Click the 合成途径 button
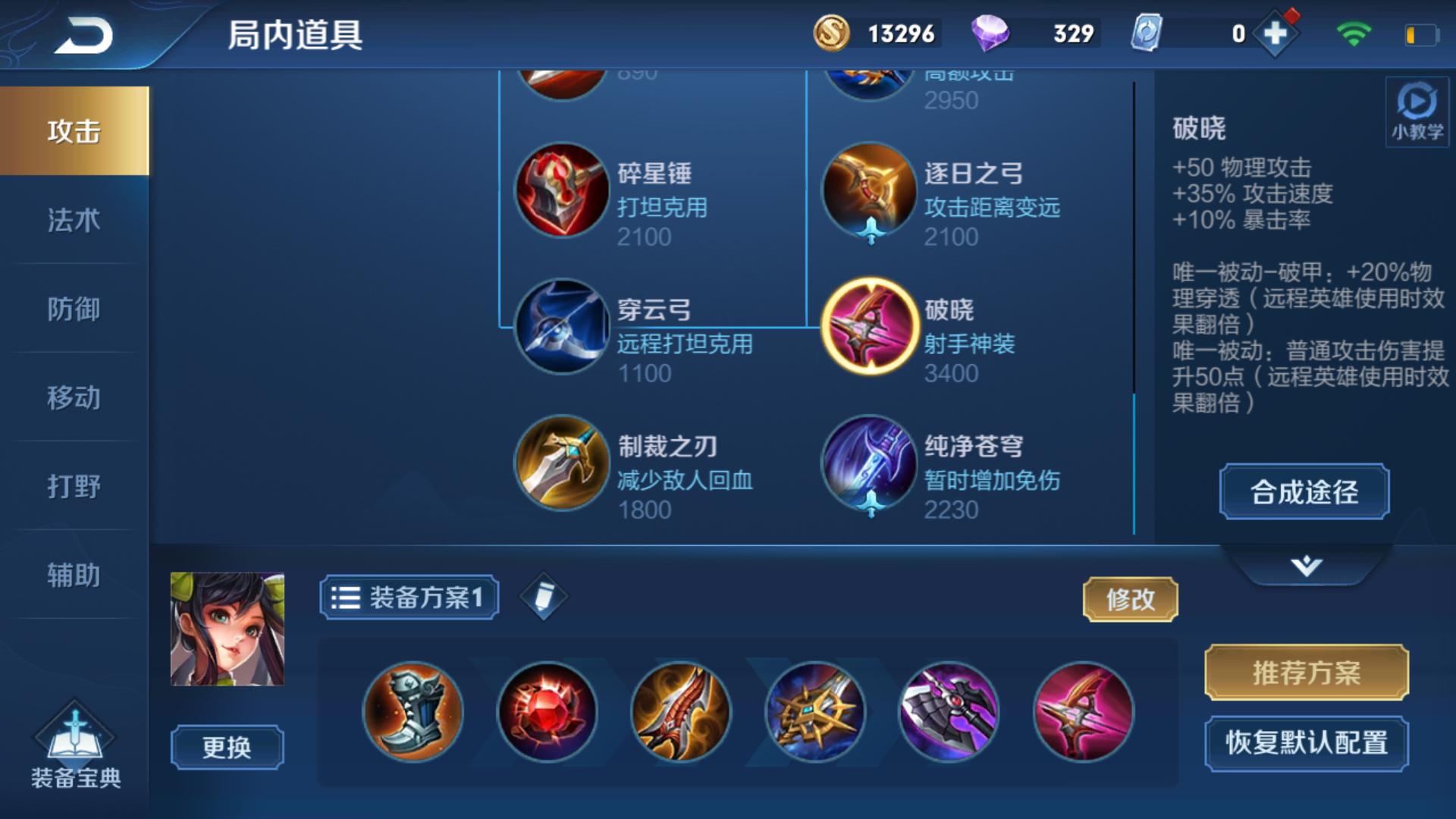This screenshot has width=1456, height=819. [1304, 492]
